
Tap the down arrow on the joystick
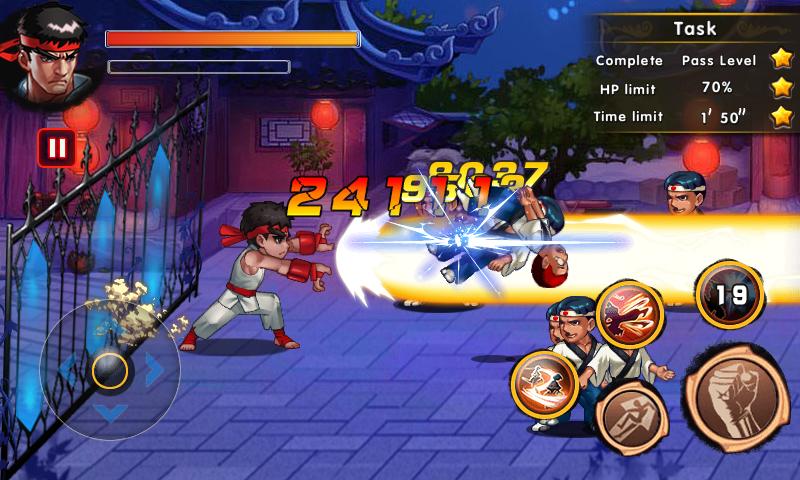pyautogui.click(x=109, y=412)
